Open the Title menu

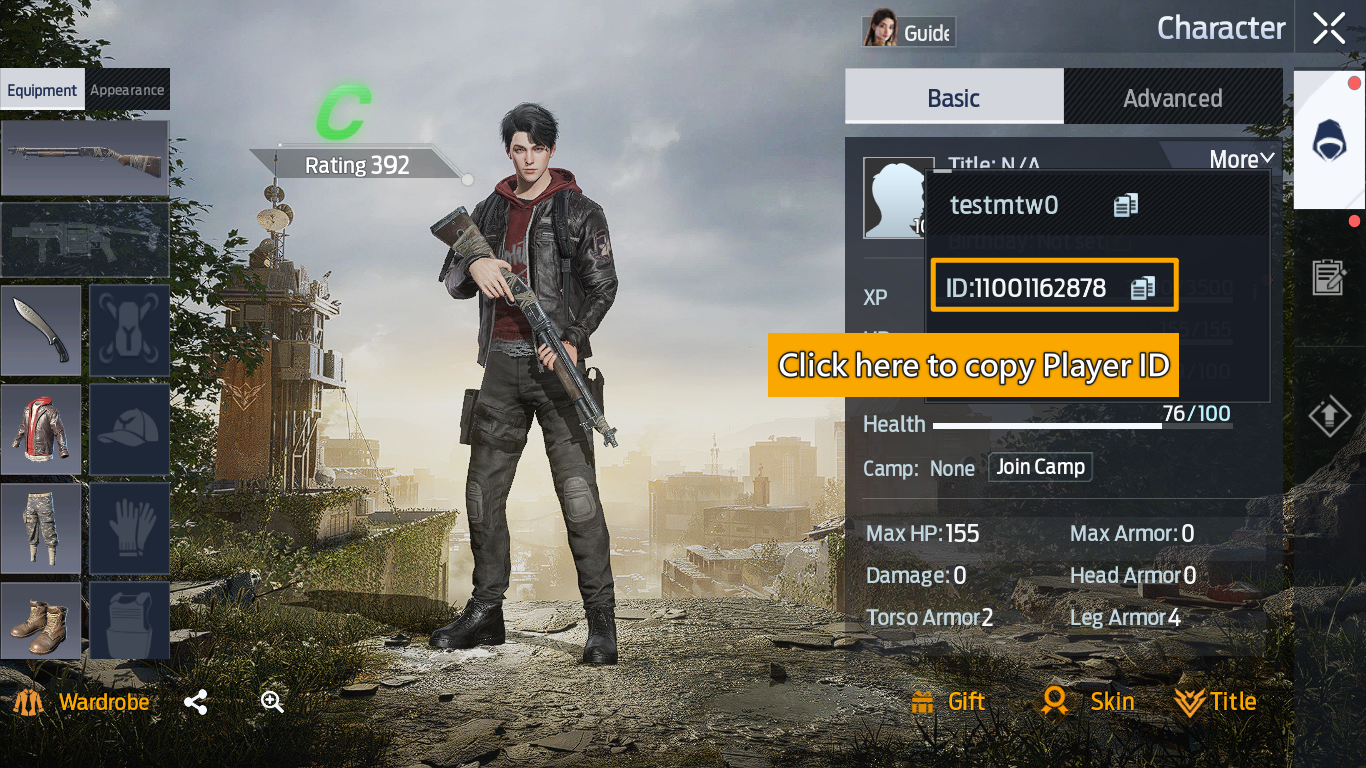point(1215,701)
